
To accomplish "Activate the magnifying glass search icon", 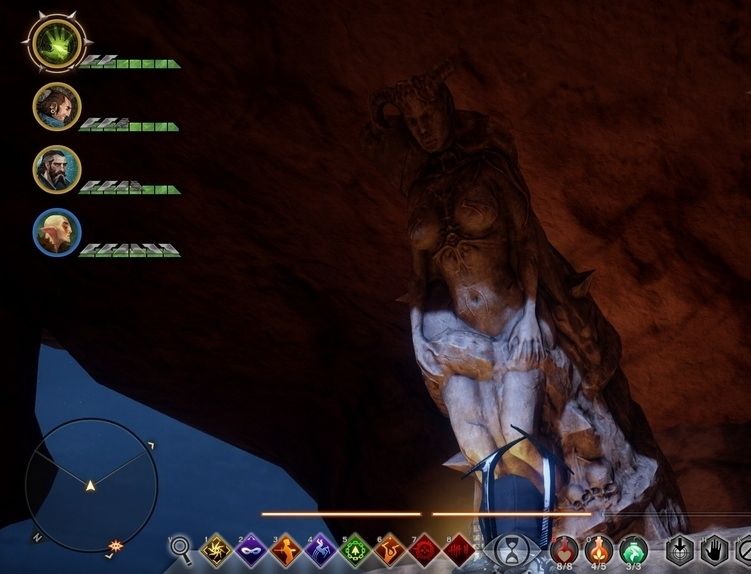I will (181, 548).
